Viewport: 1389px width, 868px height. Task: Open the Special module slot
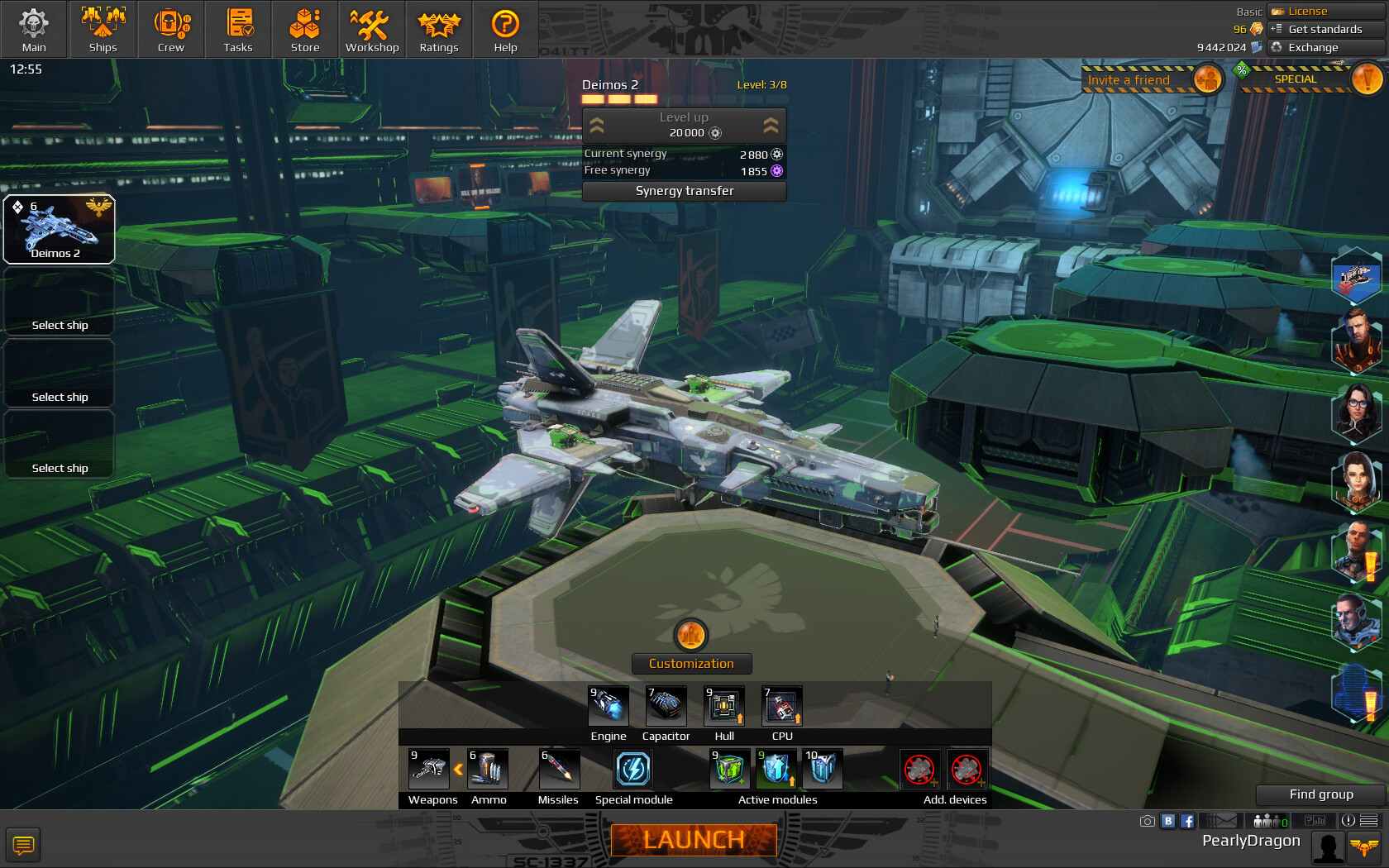point(633,770)
